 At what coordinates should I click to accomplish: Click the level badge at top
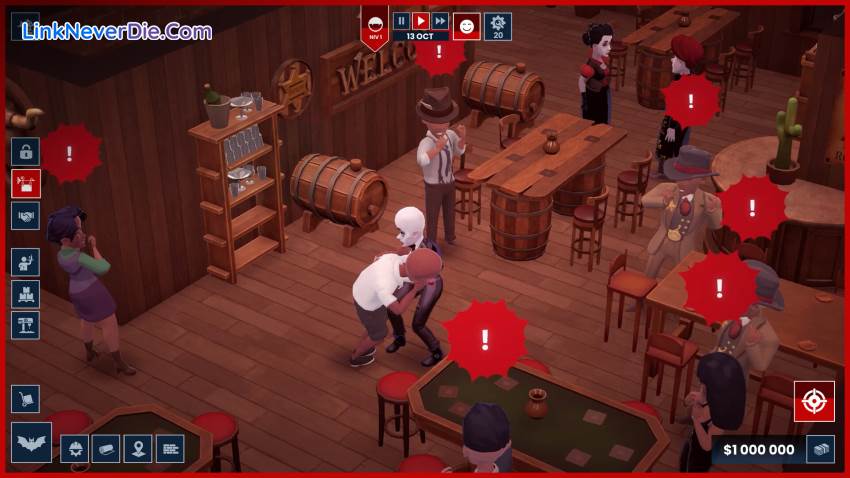click(x=375, y=27)
